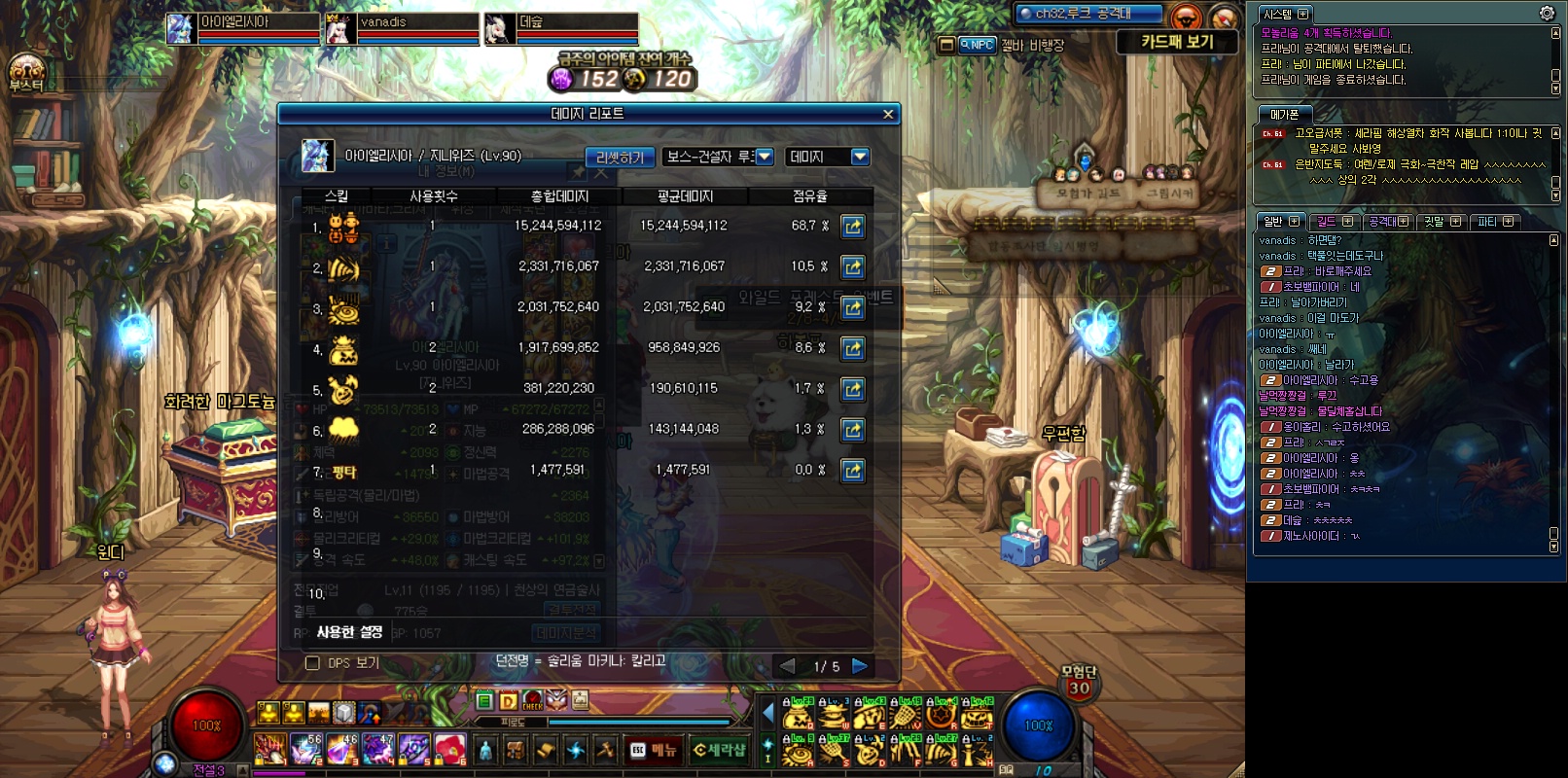Share the first skill row's damage
The height and width of the screenshot is (778, 1568).
pyautogui.click(x=853, y=227)
